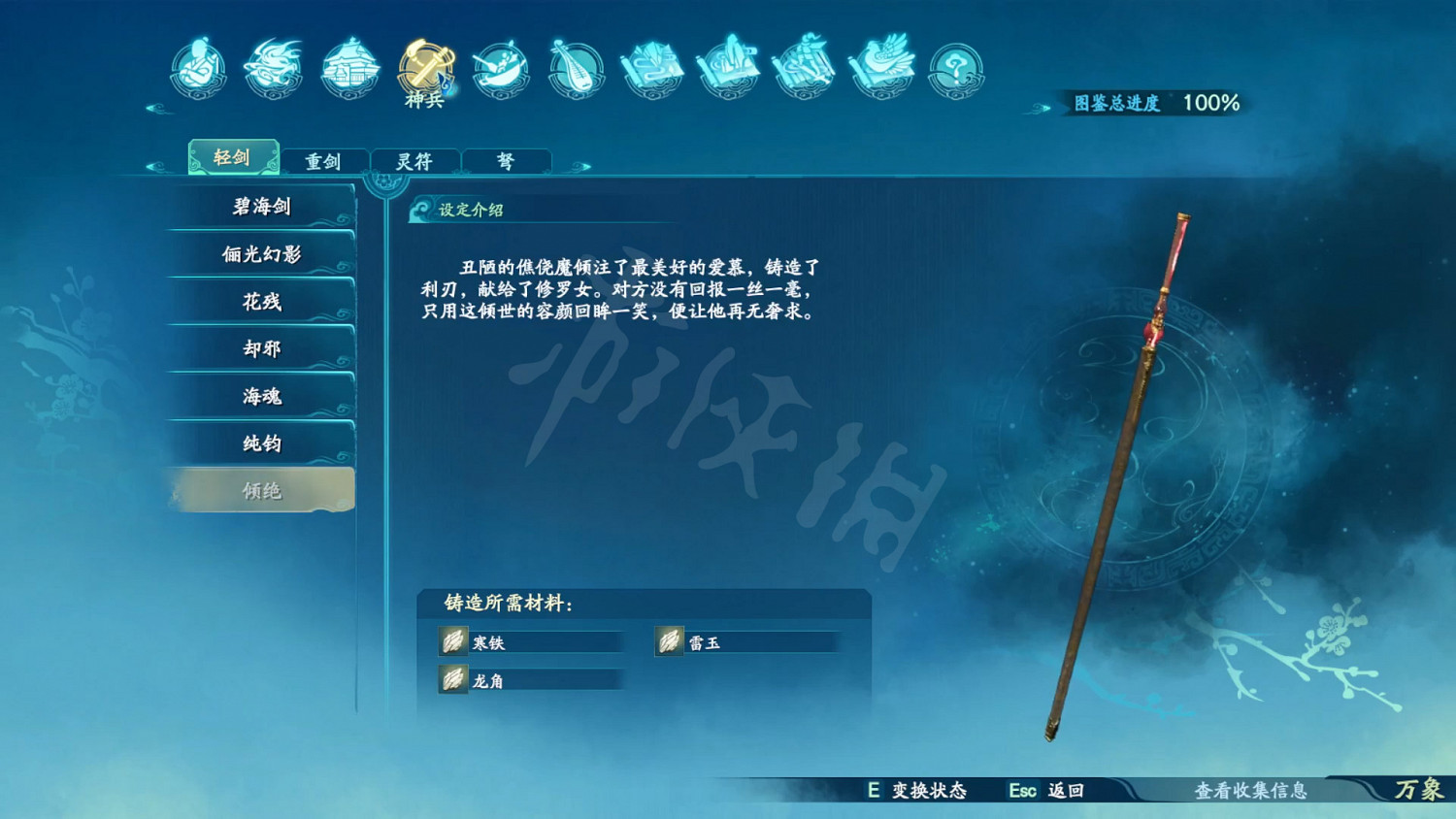Open the dragon creature category icon

point(273,64)
